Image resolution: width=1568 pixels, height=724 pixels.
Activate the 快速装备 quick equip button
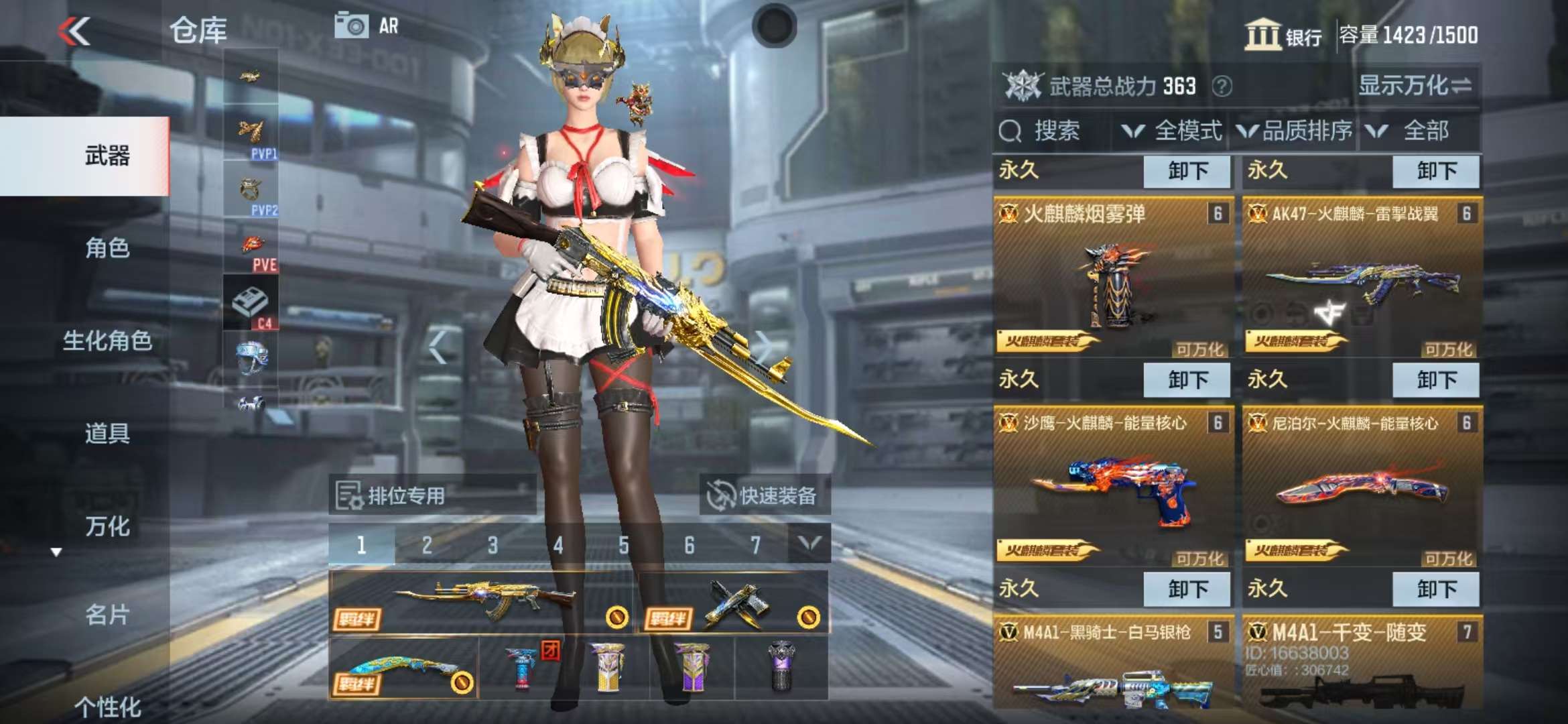pos(764,495)
